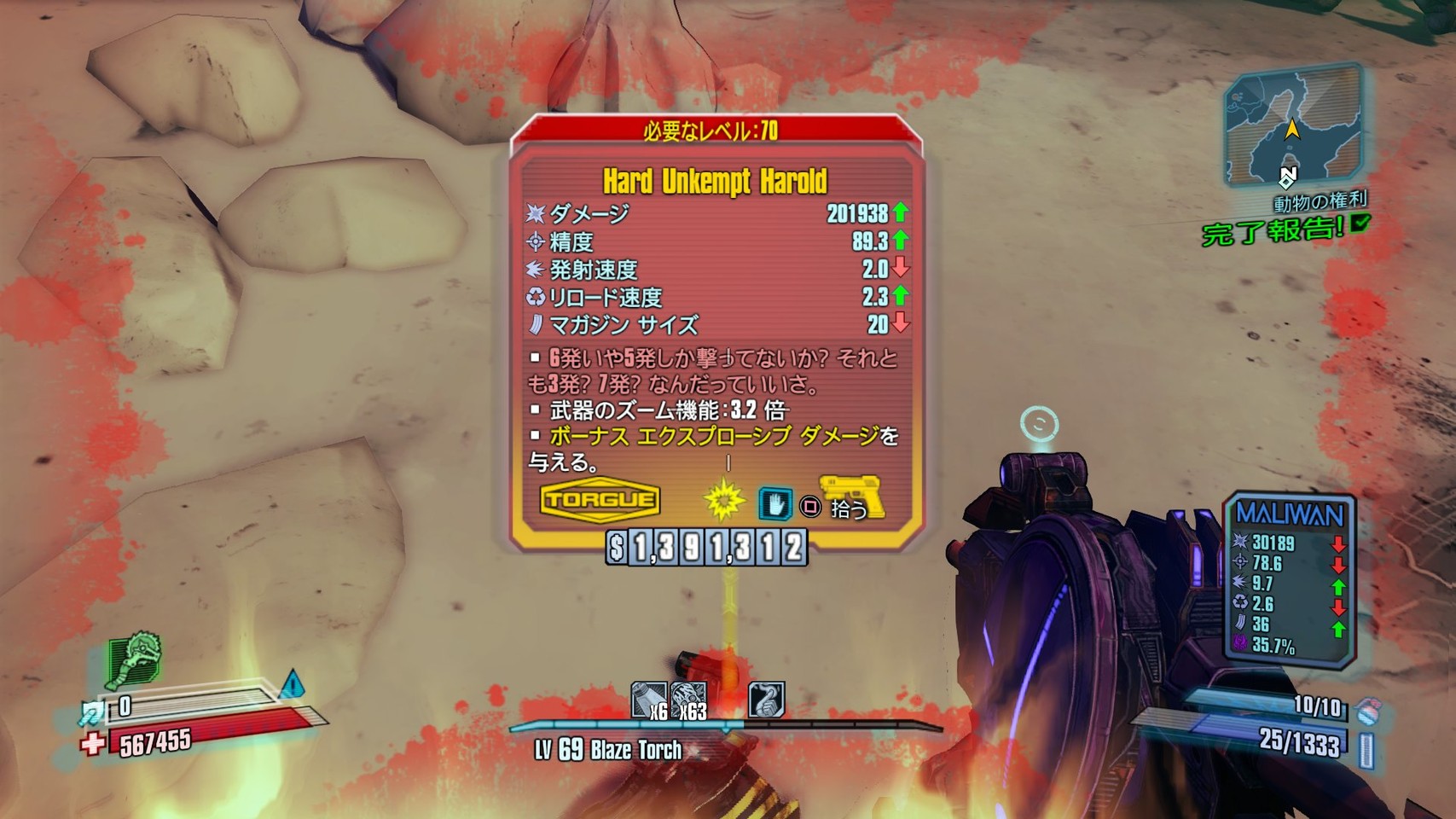Open the minimap
The height and width of the screenshot is (819, 1456).
pos(1291,128)
